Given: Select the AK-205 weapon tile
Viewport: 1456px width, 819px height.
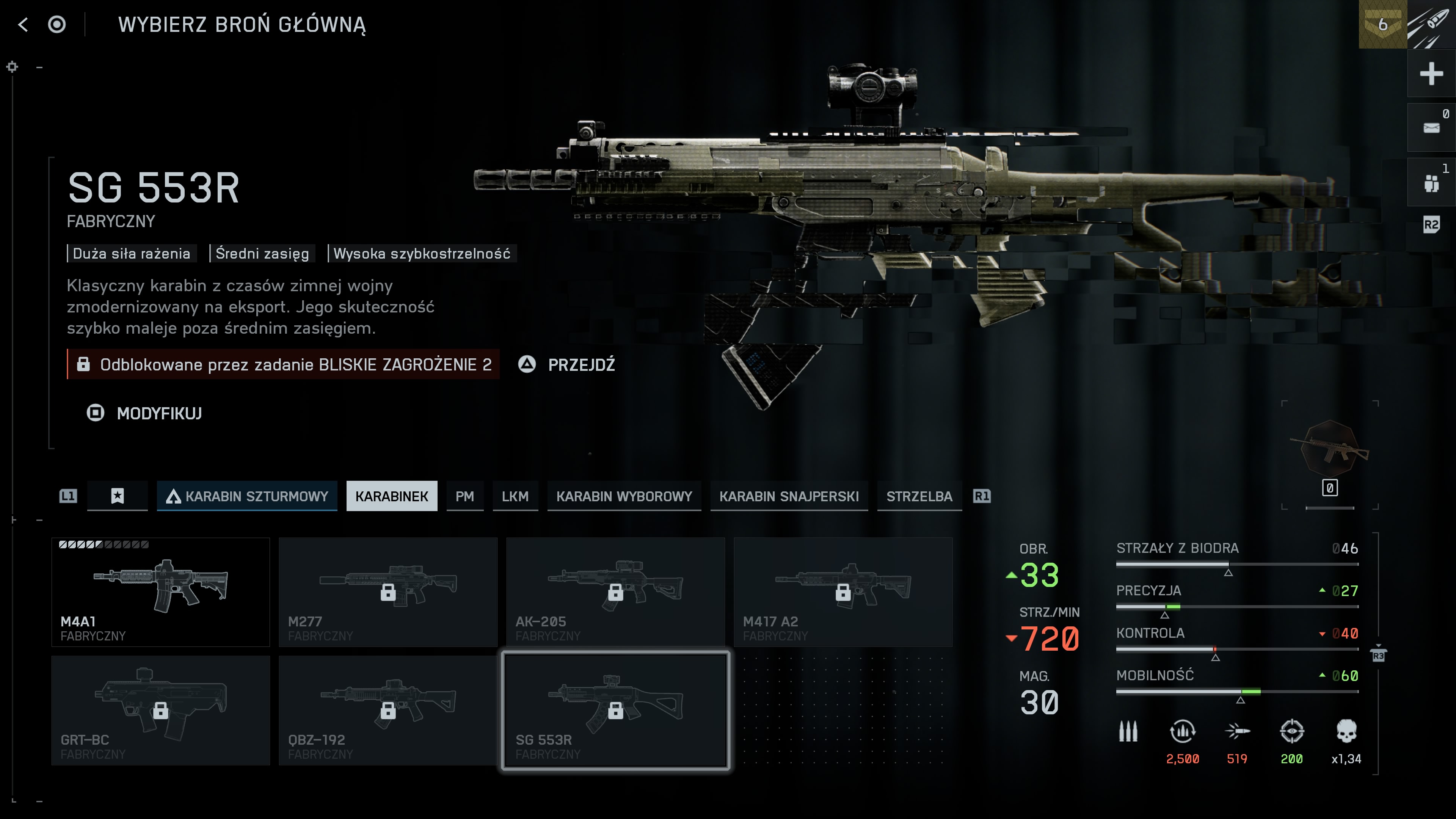Looking at the screenshot, I should point(615,591).
